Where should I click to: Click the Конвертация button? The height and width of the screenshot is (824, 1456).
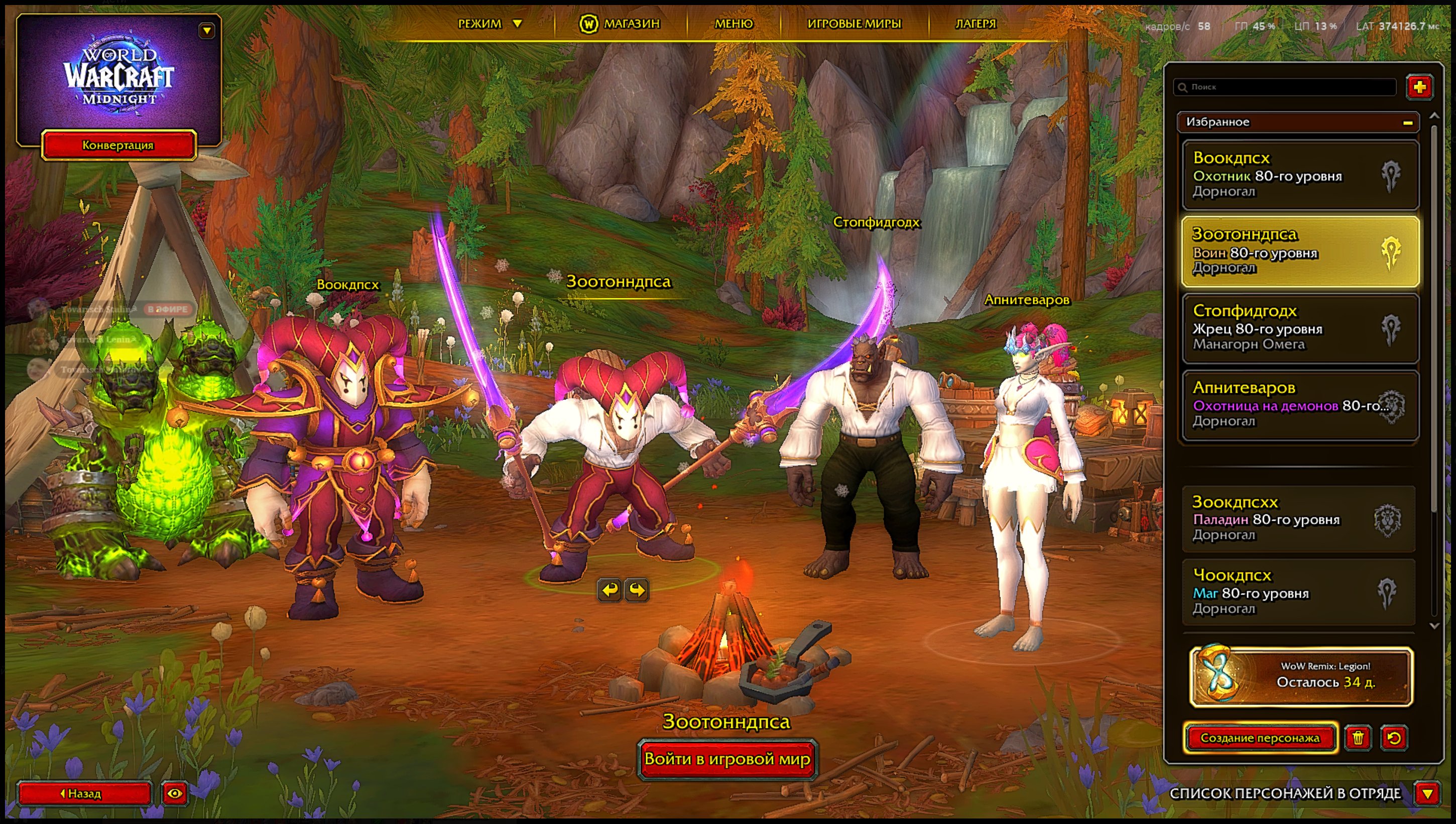pos(118,146)
